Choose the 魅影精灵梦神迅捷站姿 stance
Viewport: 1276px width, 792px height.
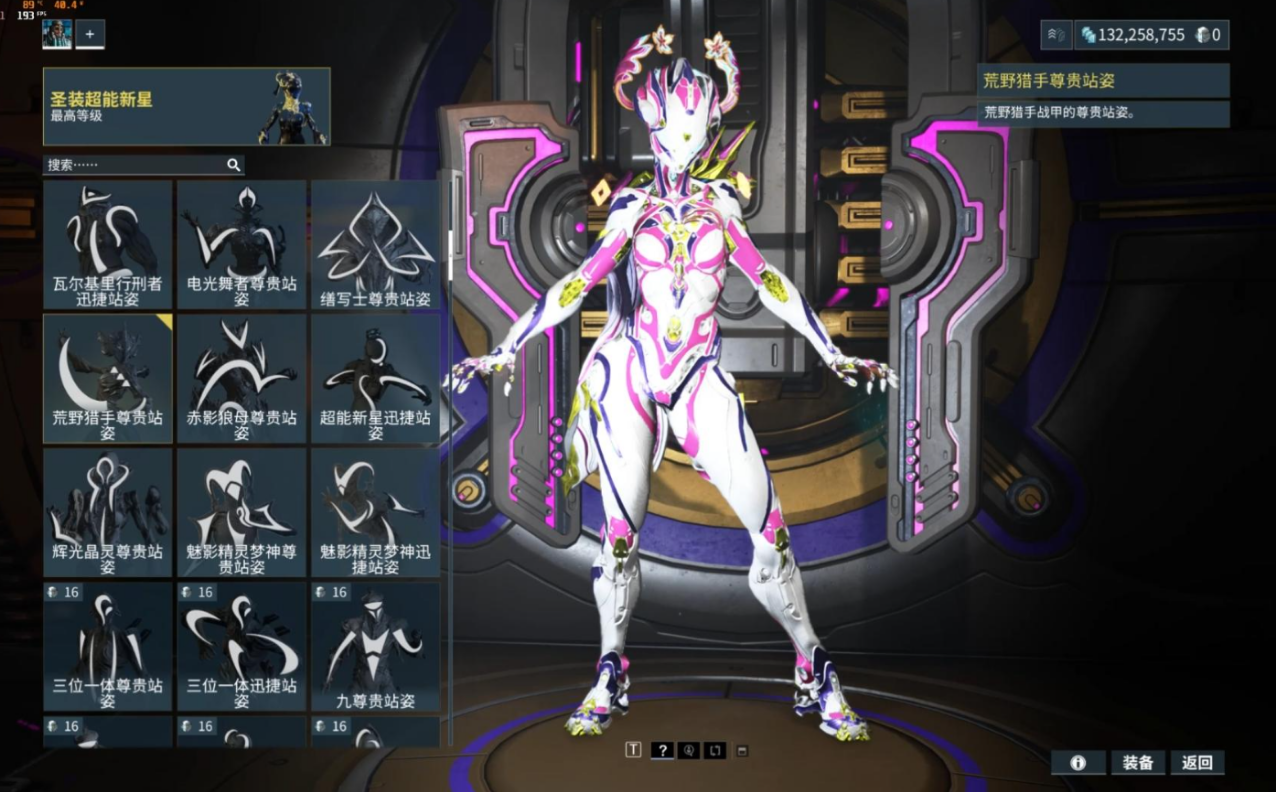pyautogui.click(x=375, y=512)
